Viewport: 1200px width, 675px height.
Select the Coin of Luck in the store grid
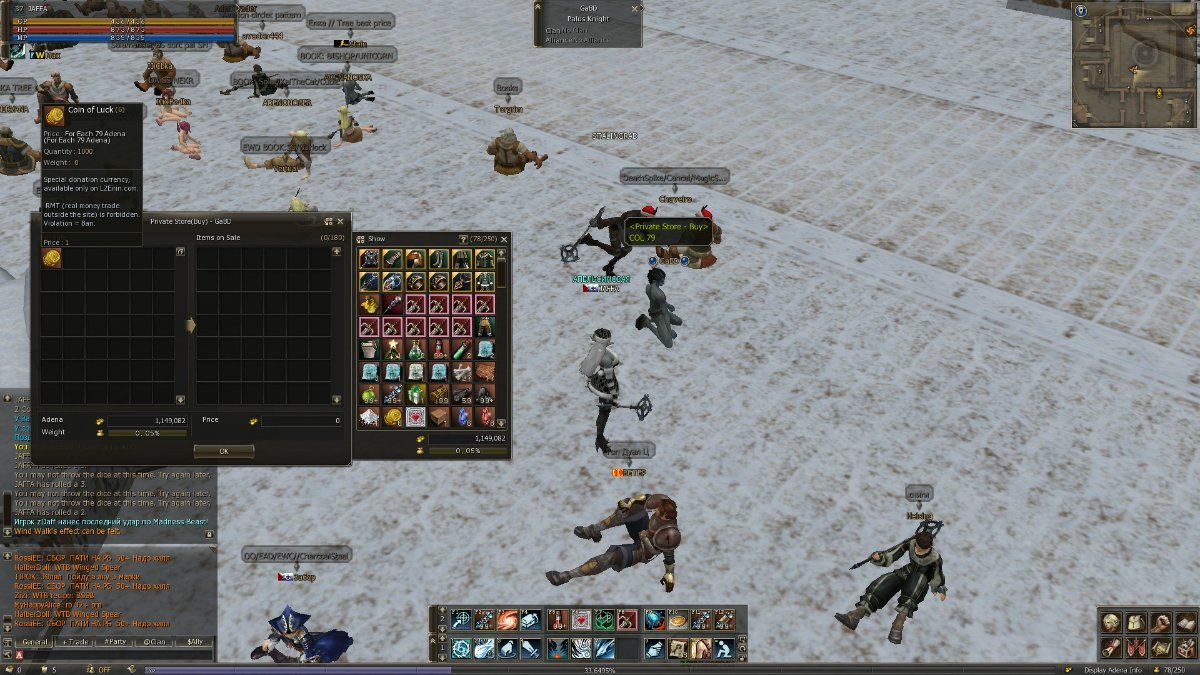(51, 258)
